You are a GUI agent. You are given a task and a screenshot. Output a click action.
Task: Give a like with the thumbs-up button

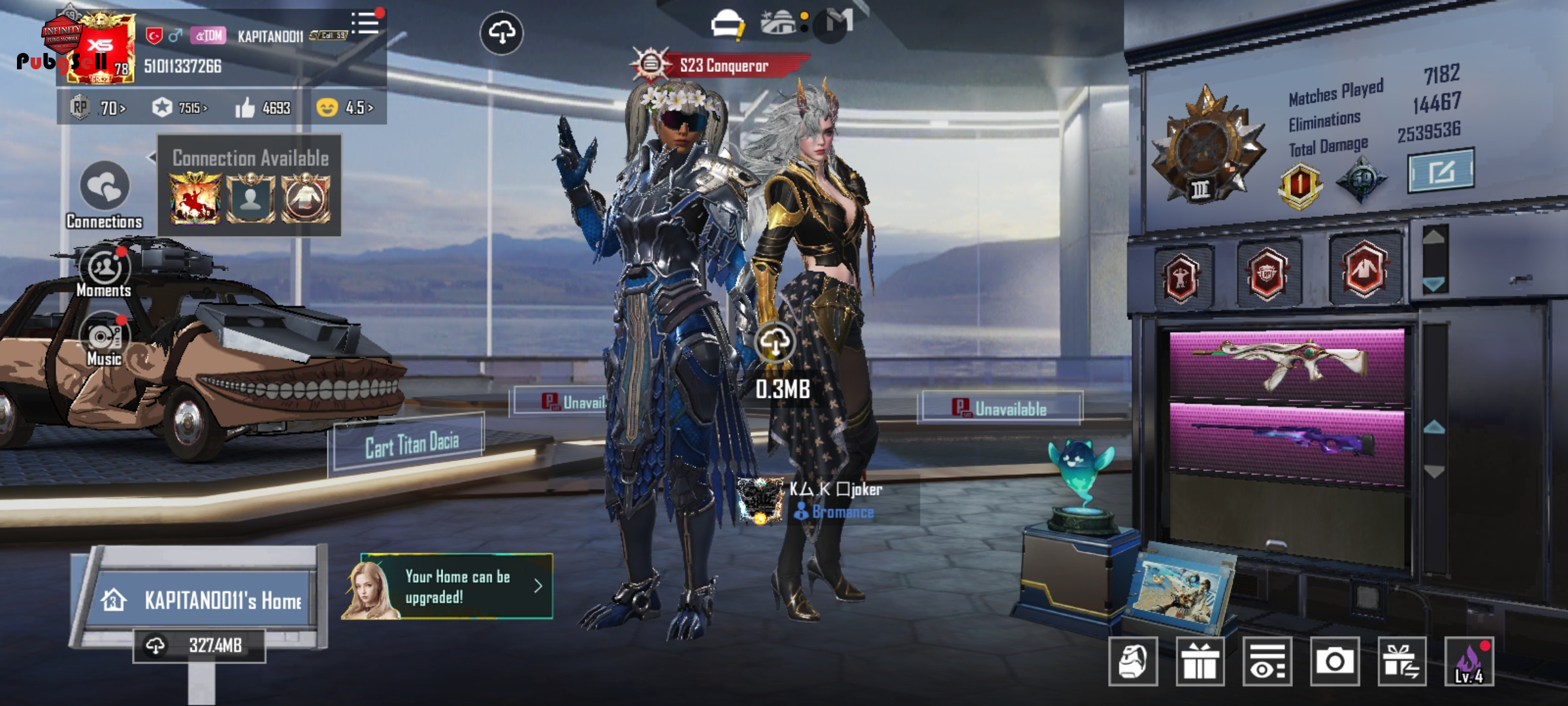click(x=246, y=108)
